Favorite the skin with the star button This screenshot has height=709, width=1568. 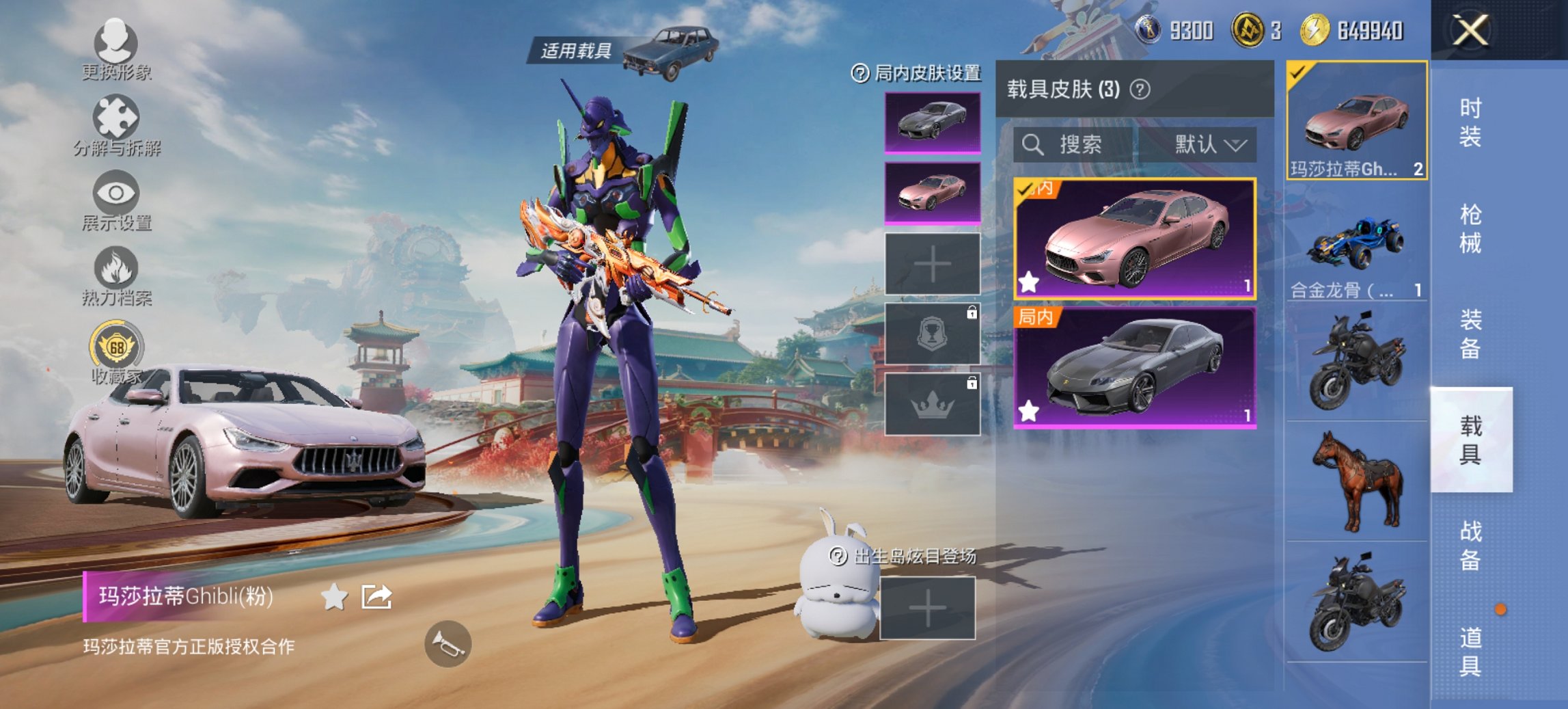[x=334, y=597]
